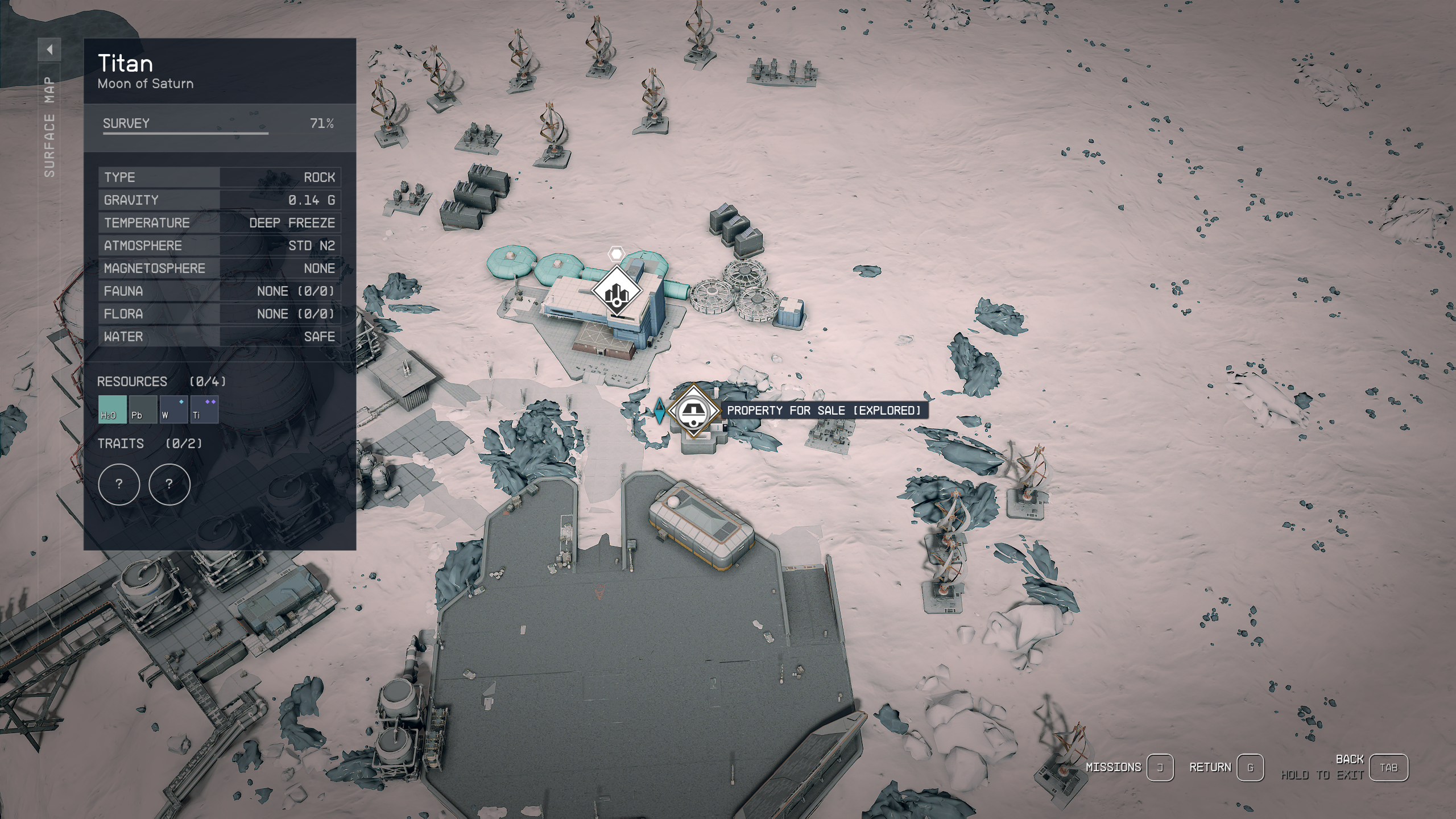Inspect the first unknown trait circle
This screenshot has height=819, width=1456.
pyautogui.click(x=119, y=484)
